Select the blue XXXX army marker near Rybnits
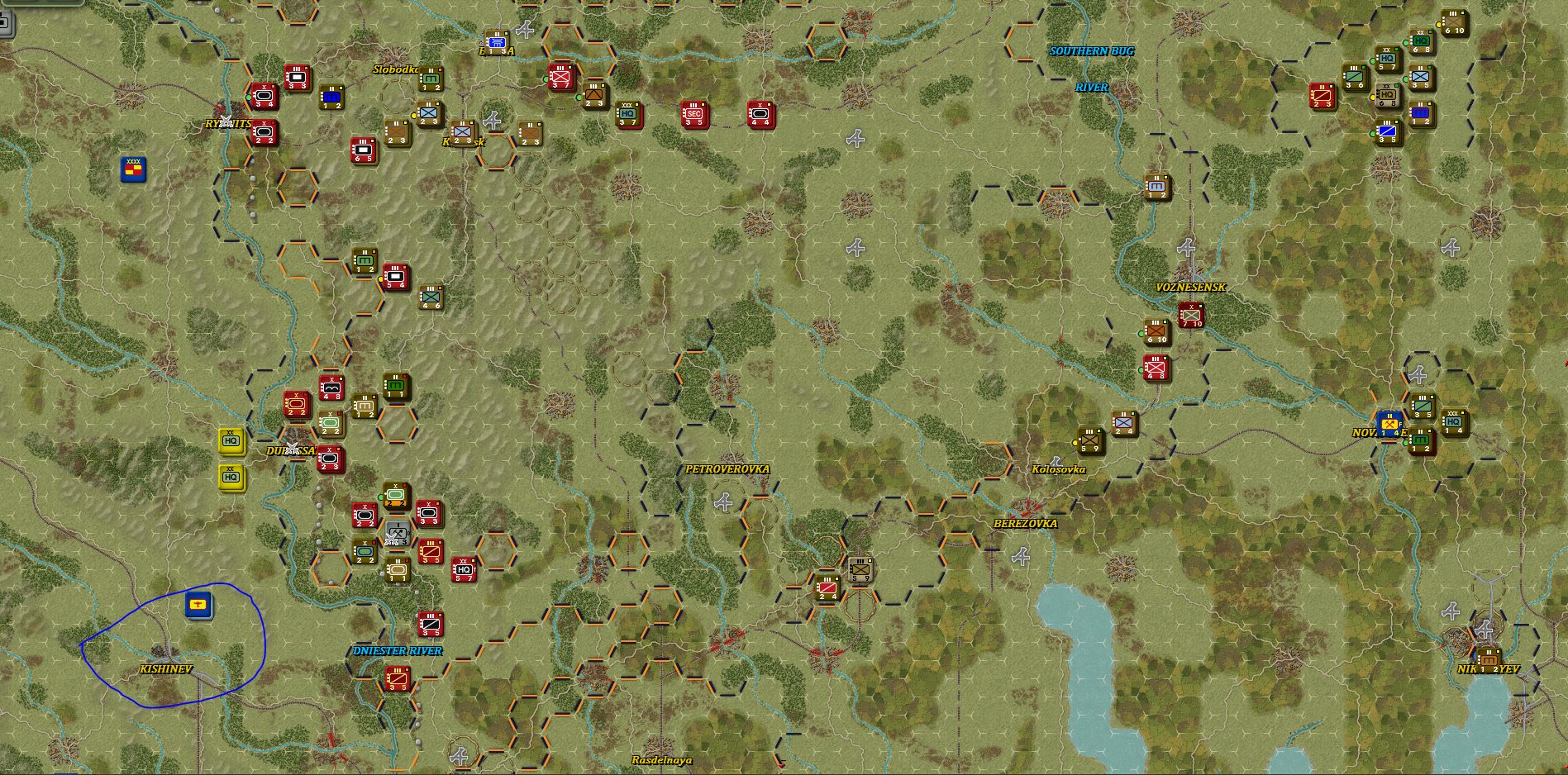1568x775 pixels. (132, 170)
